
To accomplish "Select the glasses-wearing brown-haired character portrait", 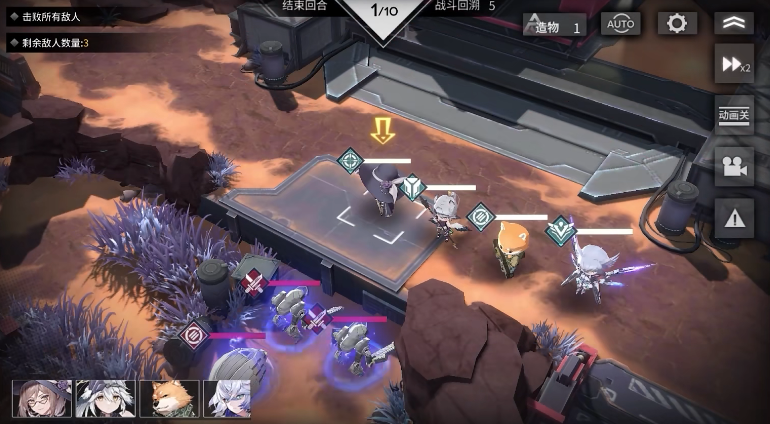I will (x=42, y=398).
